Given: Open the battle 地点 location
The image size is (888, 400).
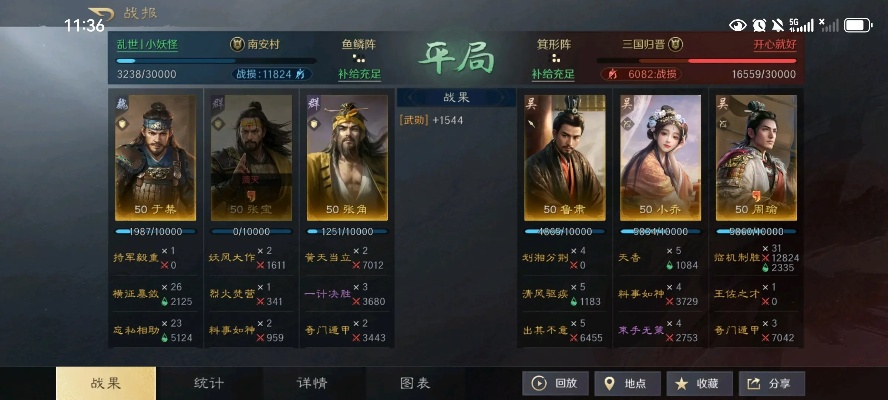Looking at the screenshot, I should click(x=626, y=383).
